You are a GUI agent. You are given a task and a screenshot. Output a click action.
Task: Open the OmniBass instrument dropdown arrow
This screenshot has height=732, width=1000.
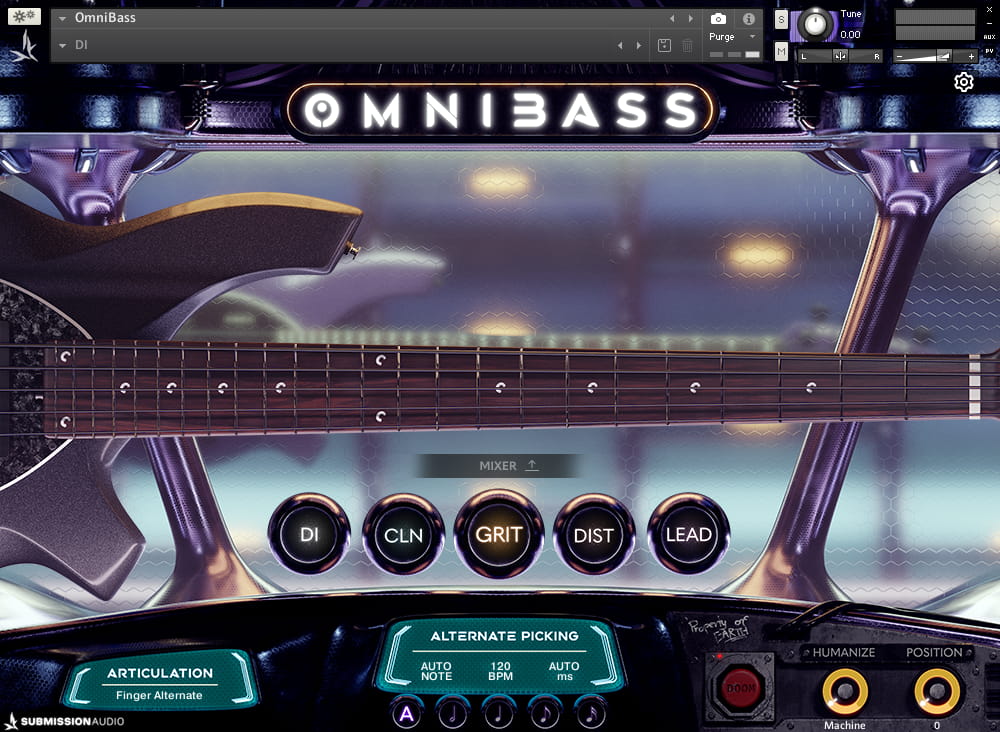point(63,18)
